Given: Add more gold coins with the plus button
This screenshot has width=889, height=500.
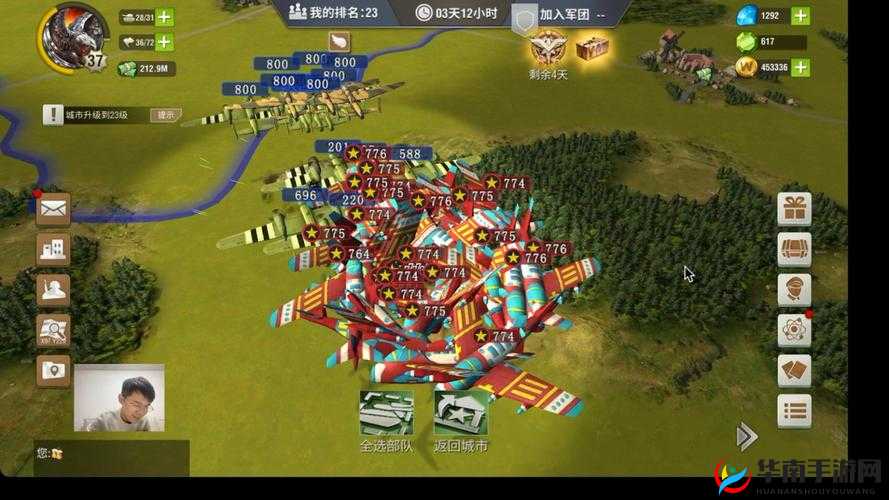Looking at the screenshot, I should (800, 67).
